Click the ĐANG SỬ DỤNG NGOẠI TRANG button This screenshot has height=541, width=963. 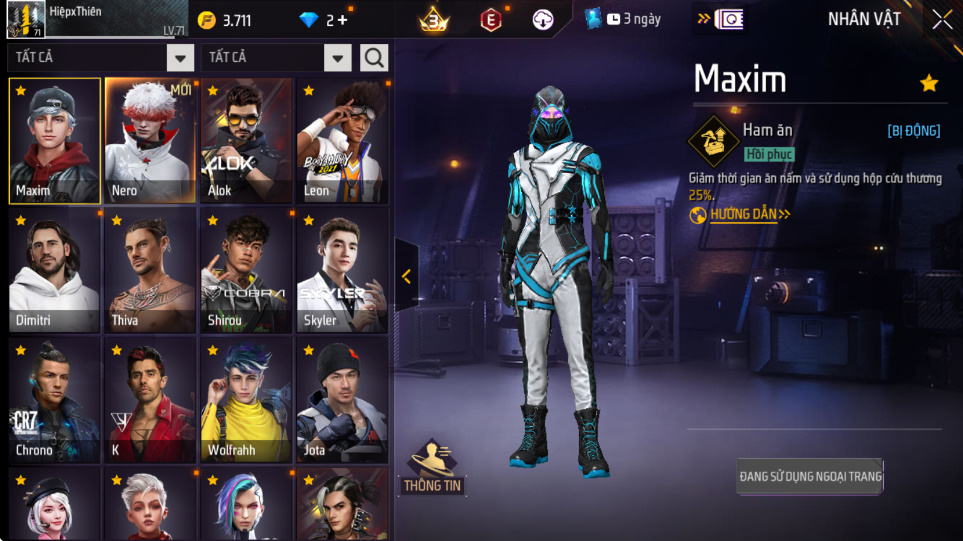coord(810,477)
